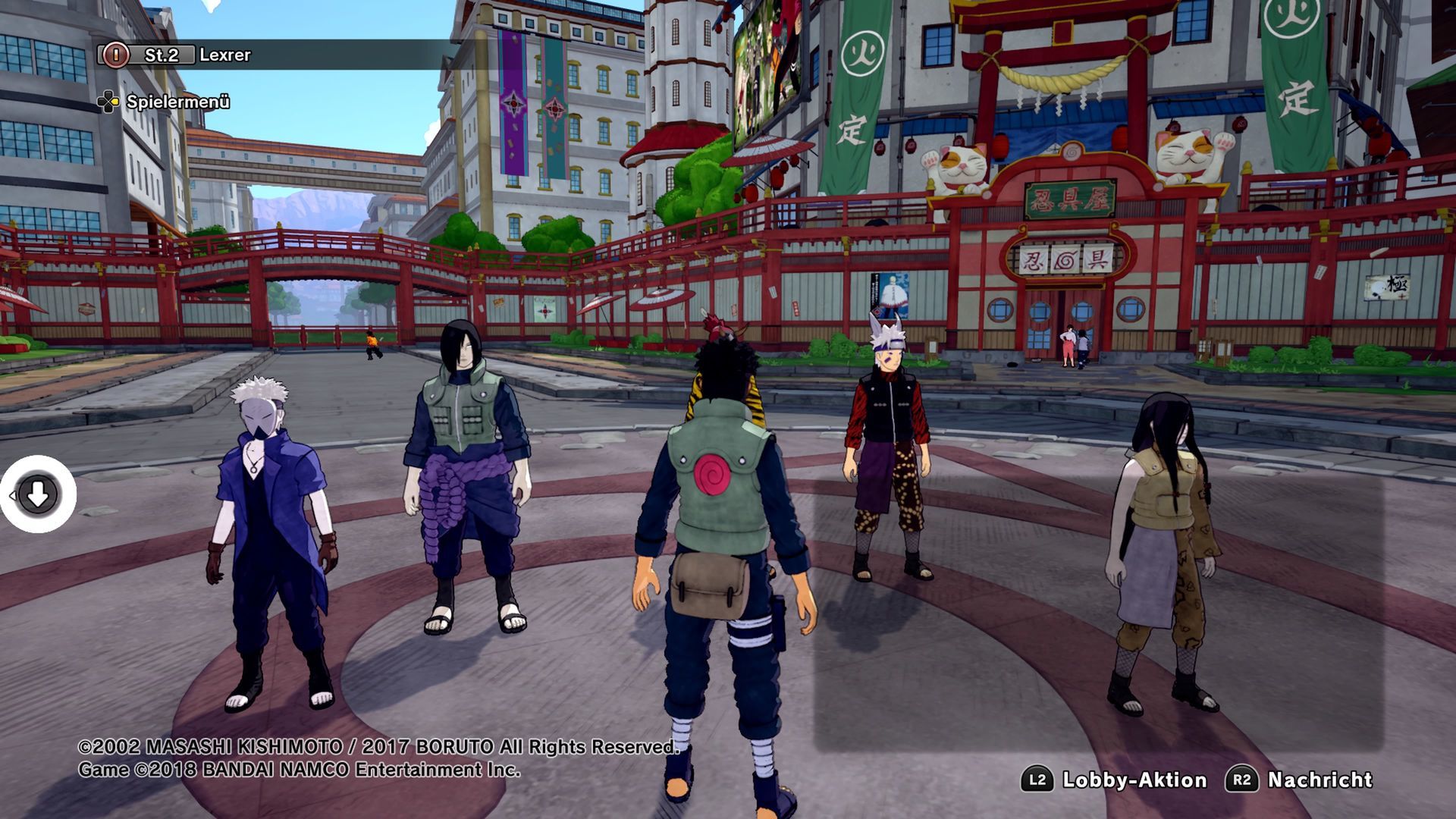Open the Nachricht option
1456x819 pixels.
point(1319,780)
